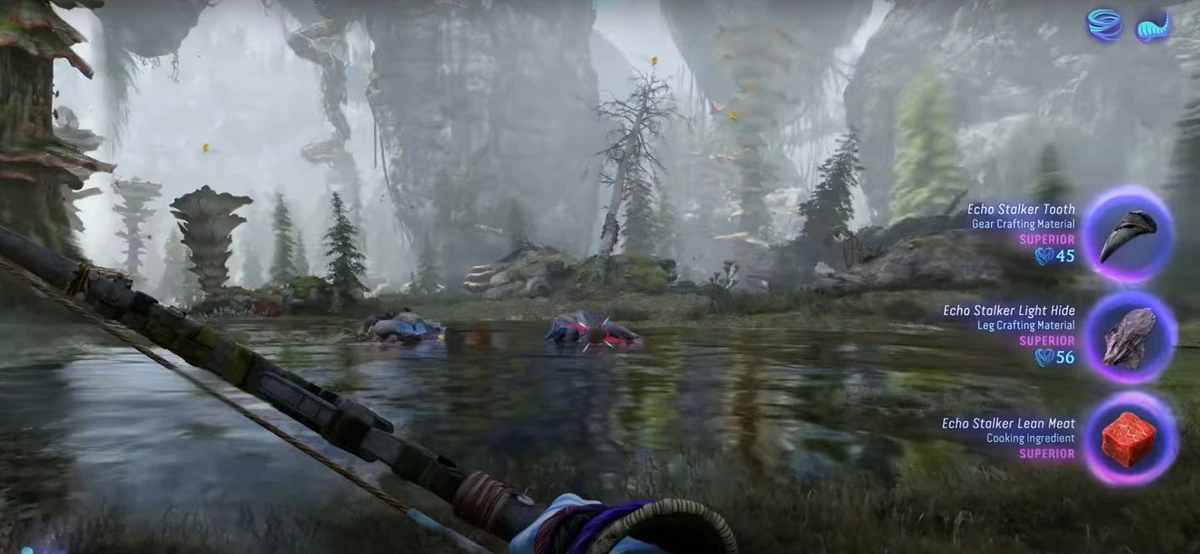Select the curved striped tail status icon
The image size is (1200, 554).
click(x=1153, y=26)
